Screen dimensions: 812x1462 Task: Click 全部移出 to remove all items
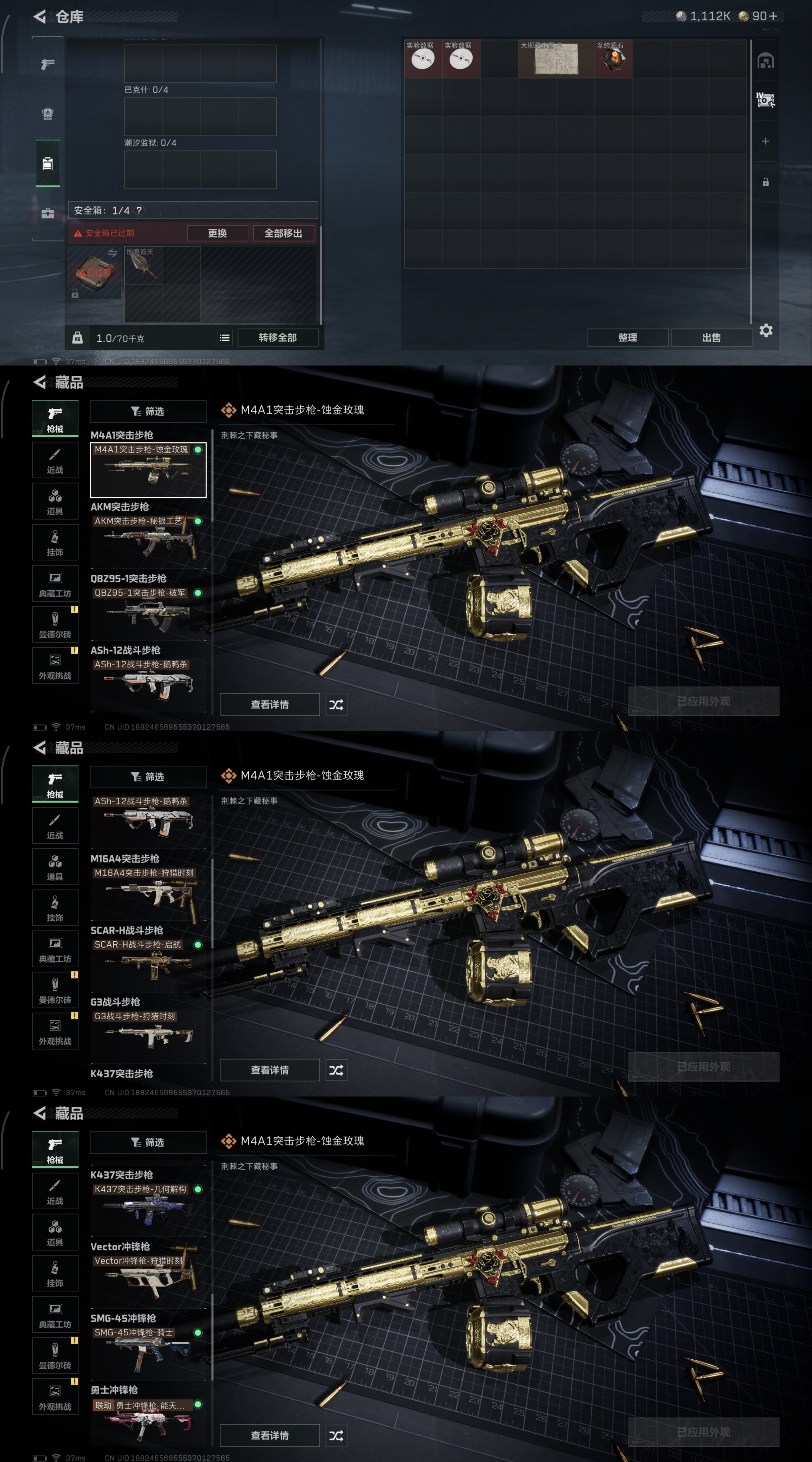[283, 233]
